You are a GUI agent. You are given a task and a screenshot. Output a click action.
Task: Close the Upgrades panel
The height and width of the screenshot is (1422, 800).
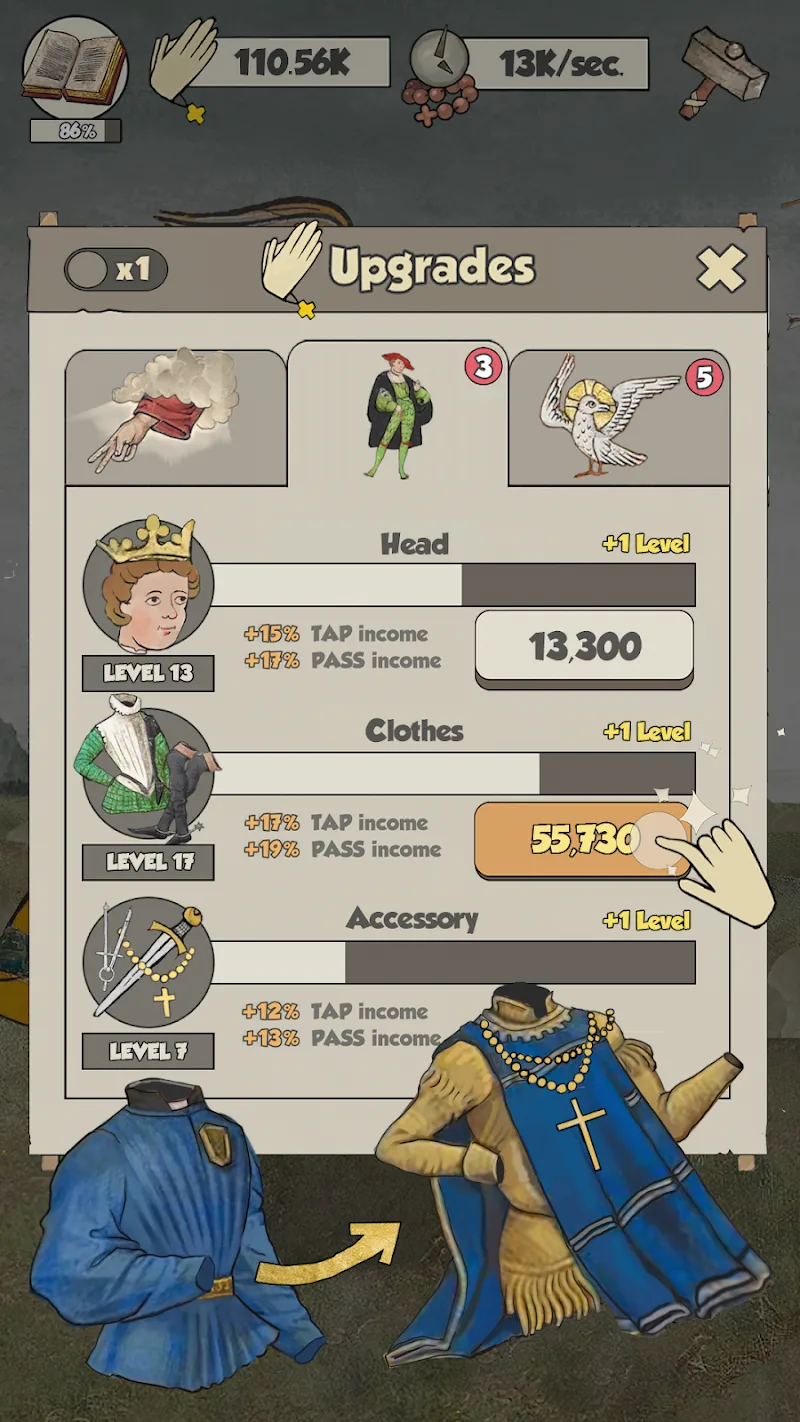(721, 268)
